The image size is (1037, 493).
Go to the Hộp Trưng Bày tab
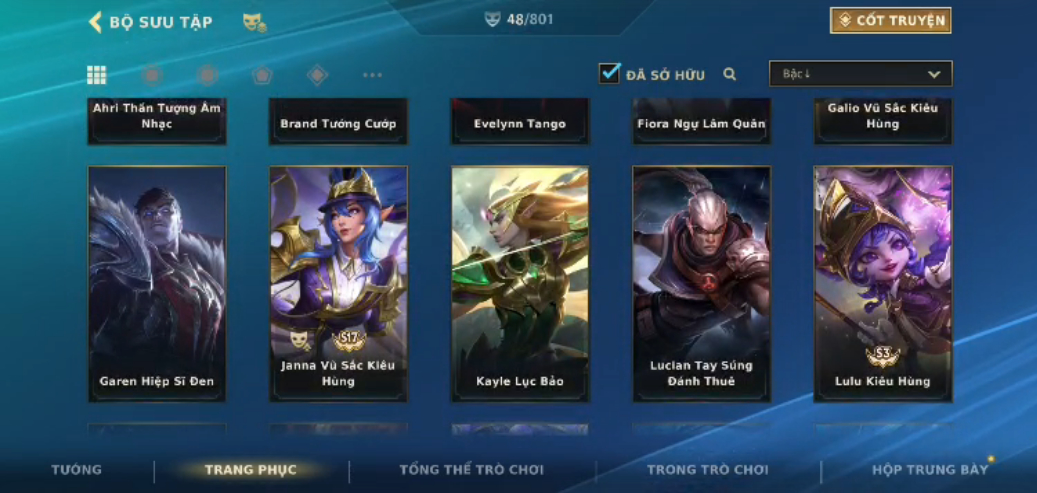click(x=929, y=470)
